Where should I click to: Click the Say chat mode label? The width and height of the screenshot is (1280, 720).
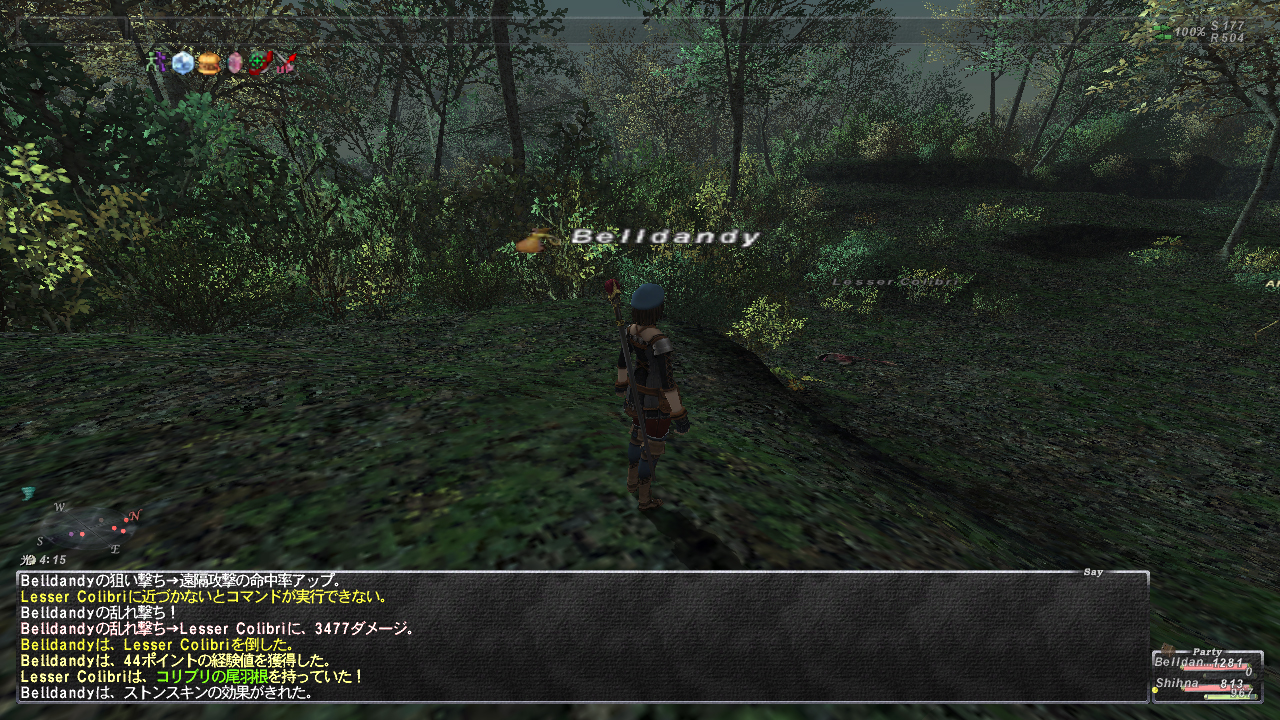[1093, 572]
